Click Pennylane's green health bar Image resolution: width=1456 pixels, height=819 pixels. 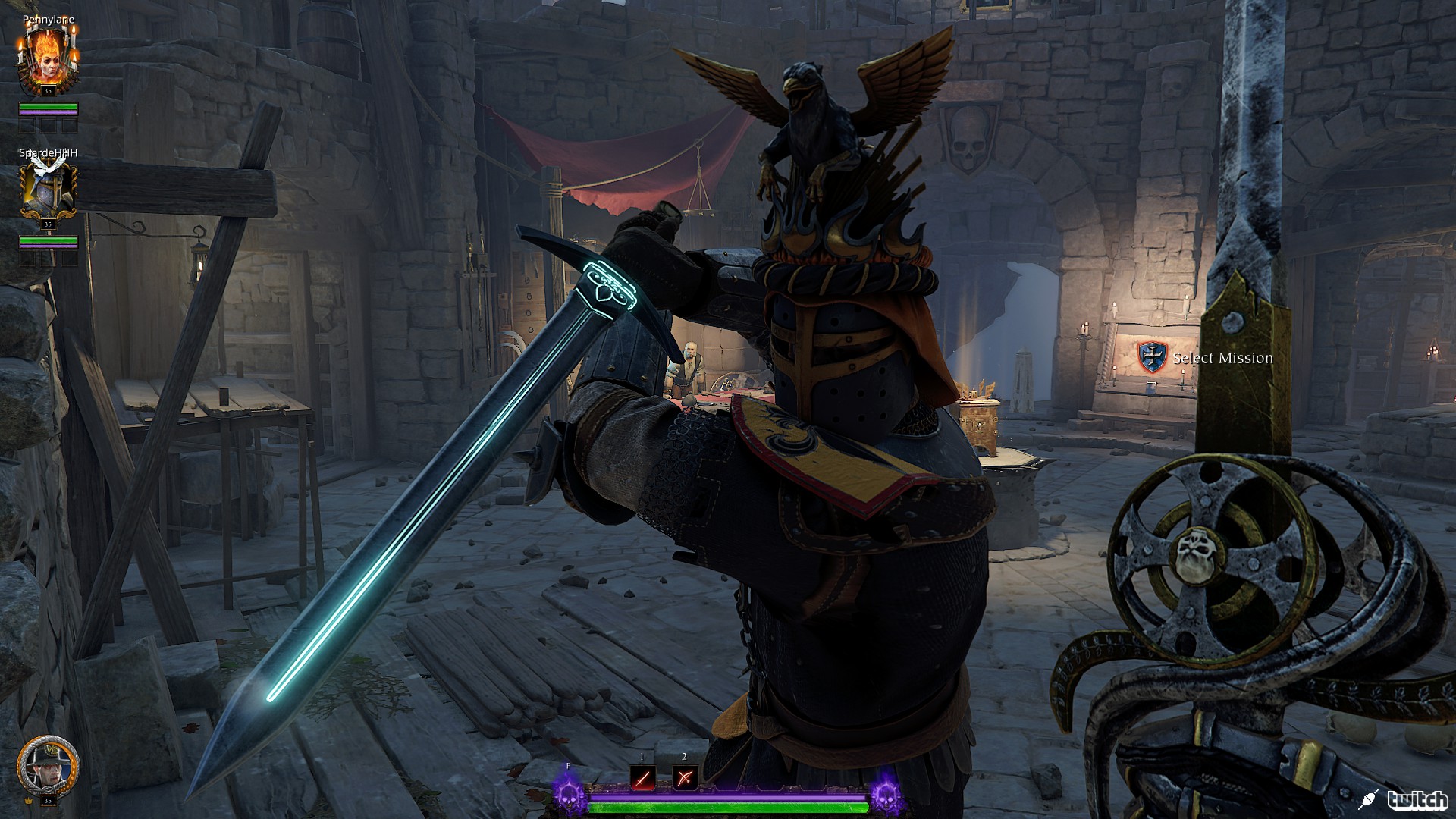48,105
